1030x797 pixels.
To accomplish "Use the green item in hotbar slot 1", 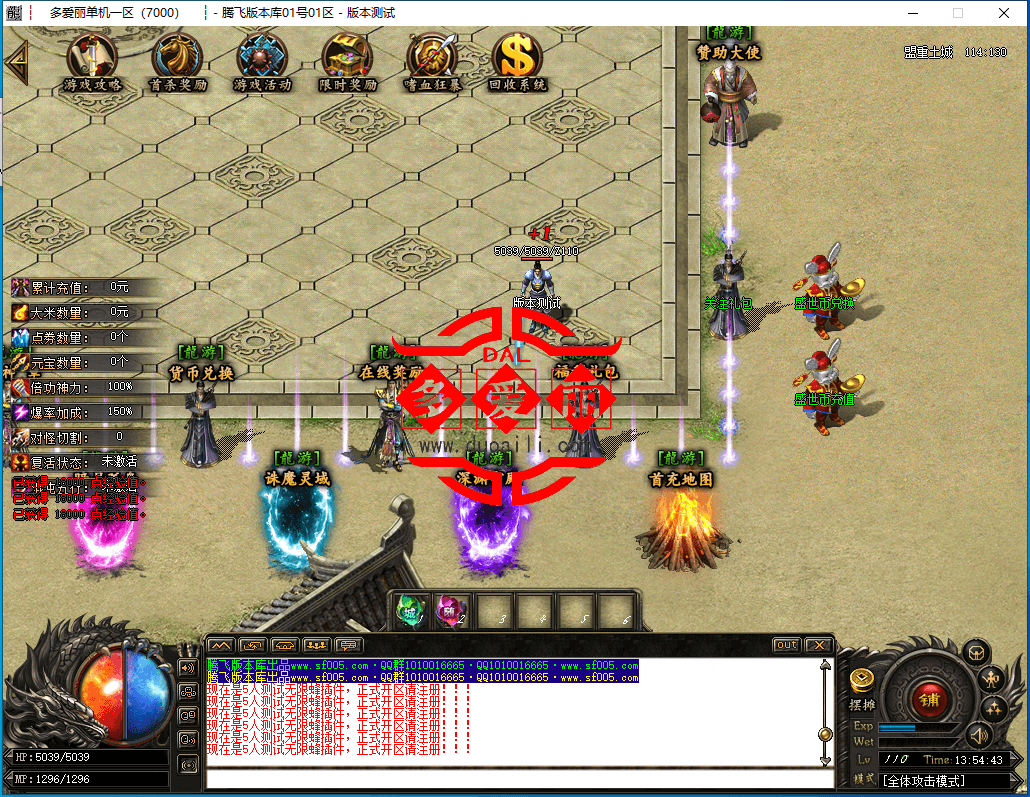I will [x=411, y=610].
